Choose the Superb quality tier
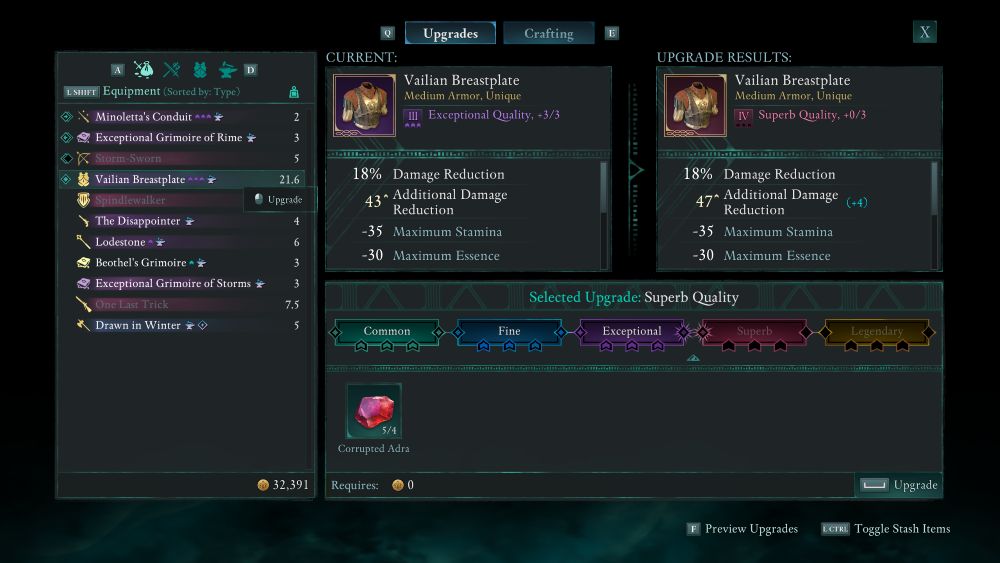Screen dimensions: 1000x563 coord(754,332)
